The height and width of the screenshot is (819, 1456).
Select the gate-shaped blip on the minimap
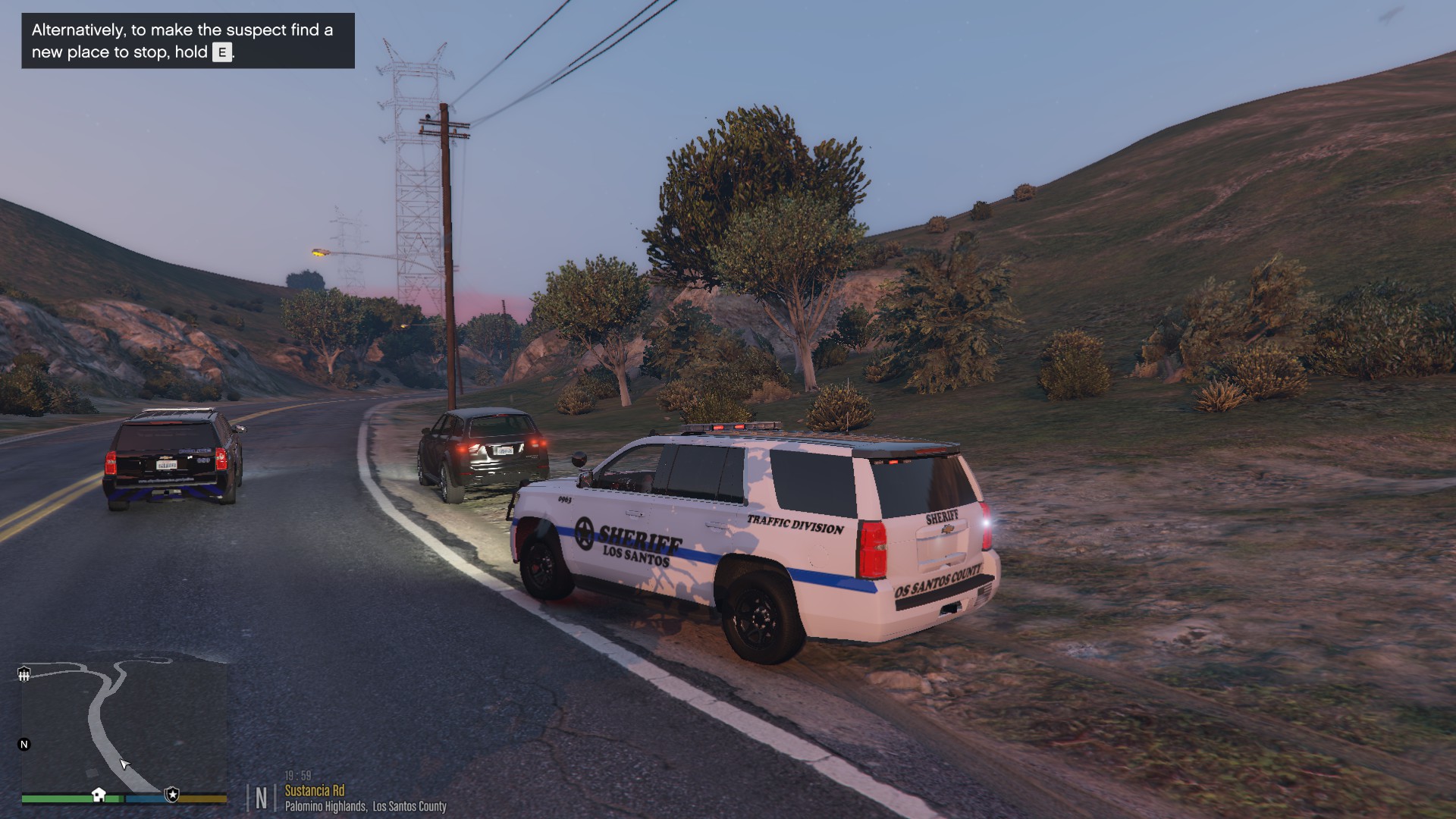pos(24,673)
